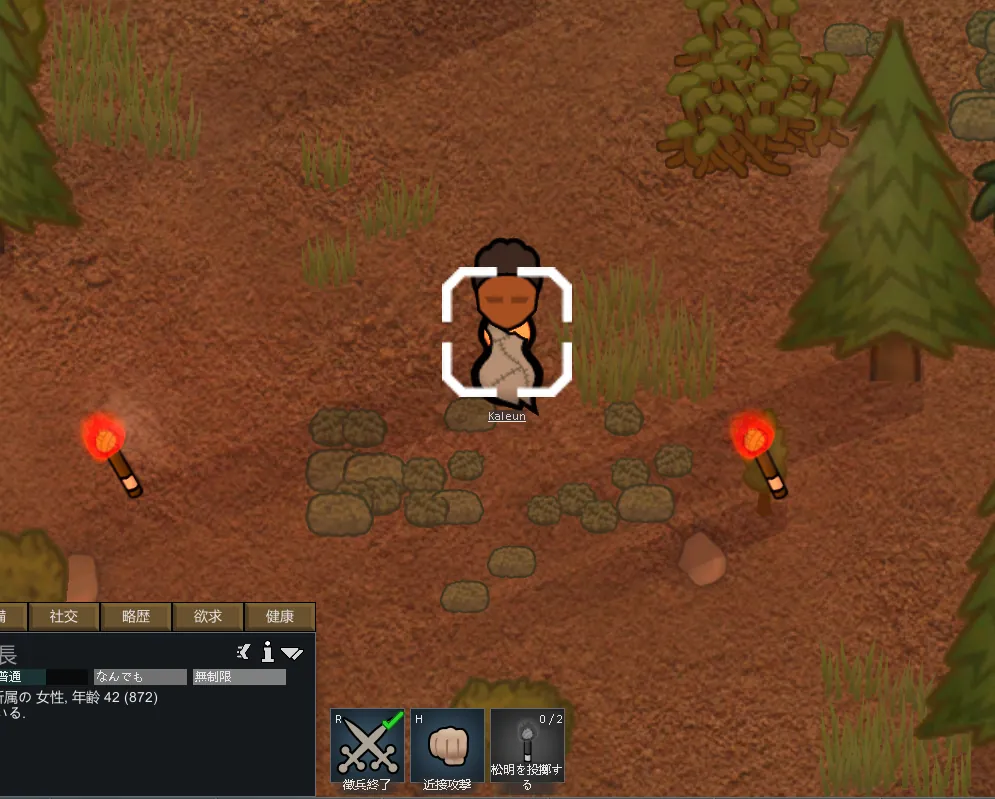Toggle the 徴兵終了 crossed swords draft button
The width and height of the screenshot is (995, 799).
367,745
